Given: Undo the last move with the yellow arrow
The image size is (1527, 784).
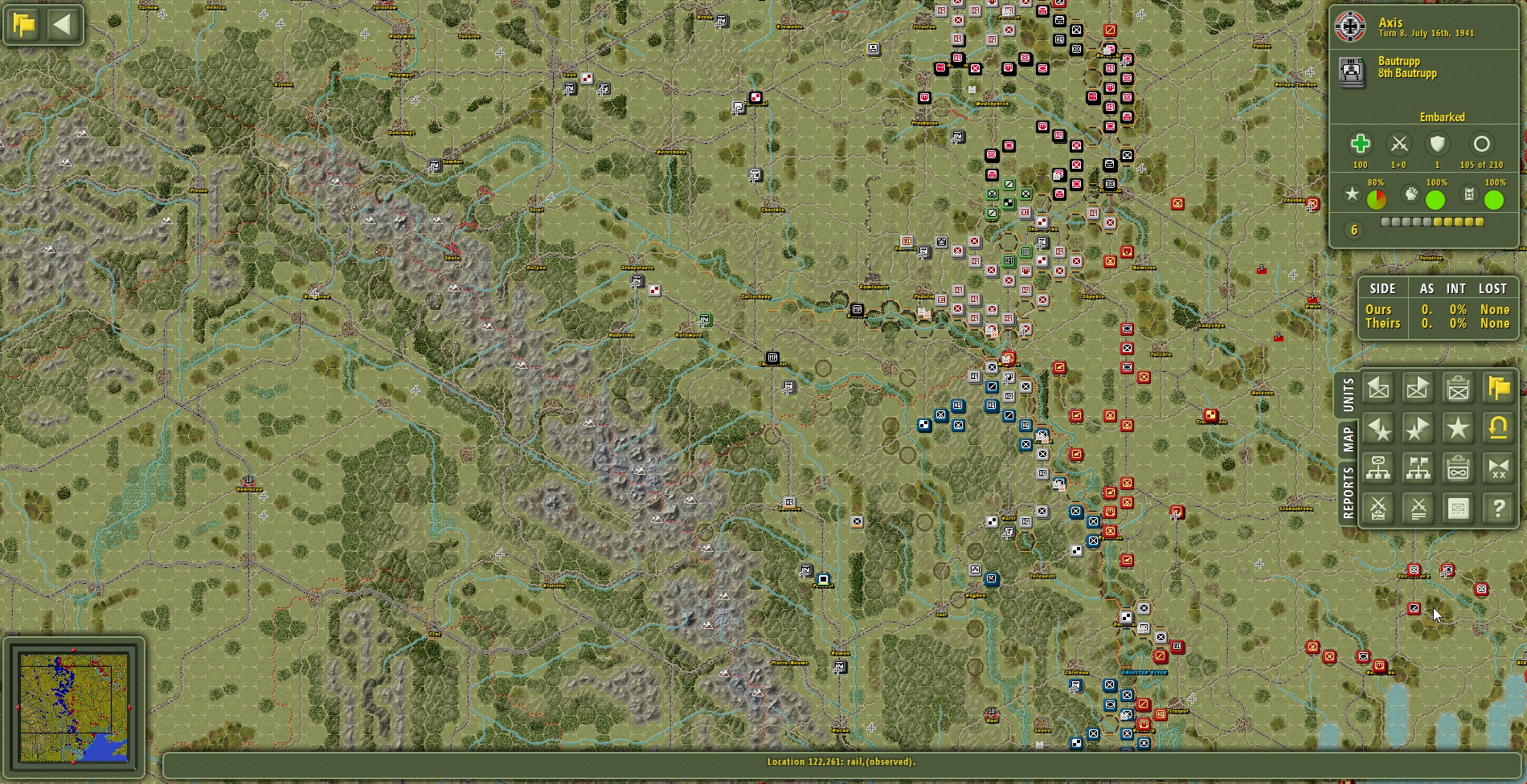Looking at the screenshot, I should [x=1498, y=428].
